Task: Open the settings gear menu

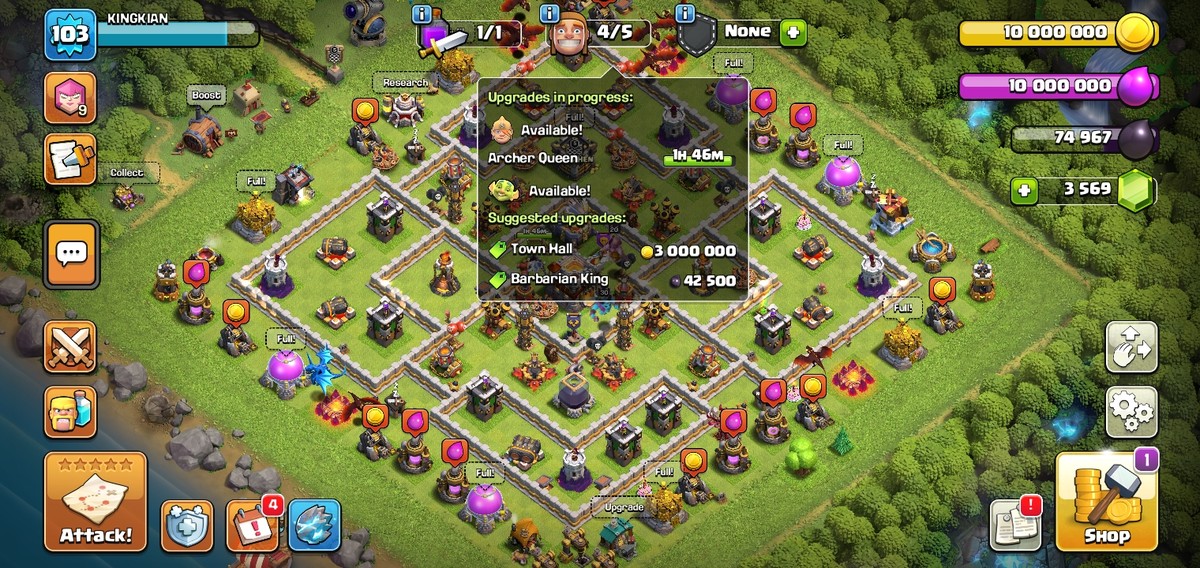Action: [x=1131, y=410]
